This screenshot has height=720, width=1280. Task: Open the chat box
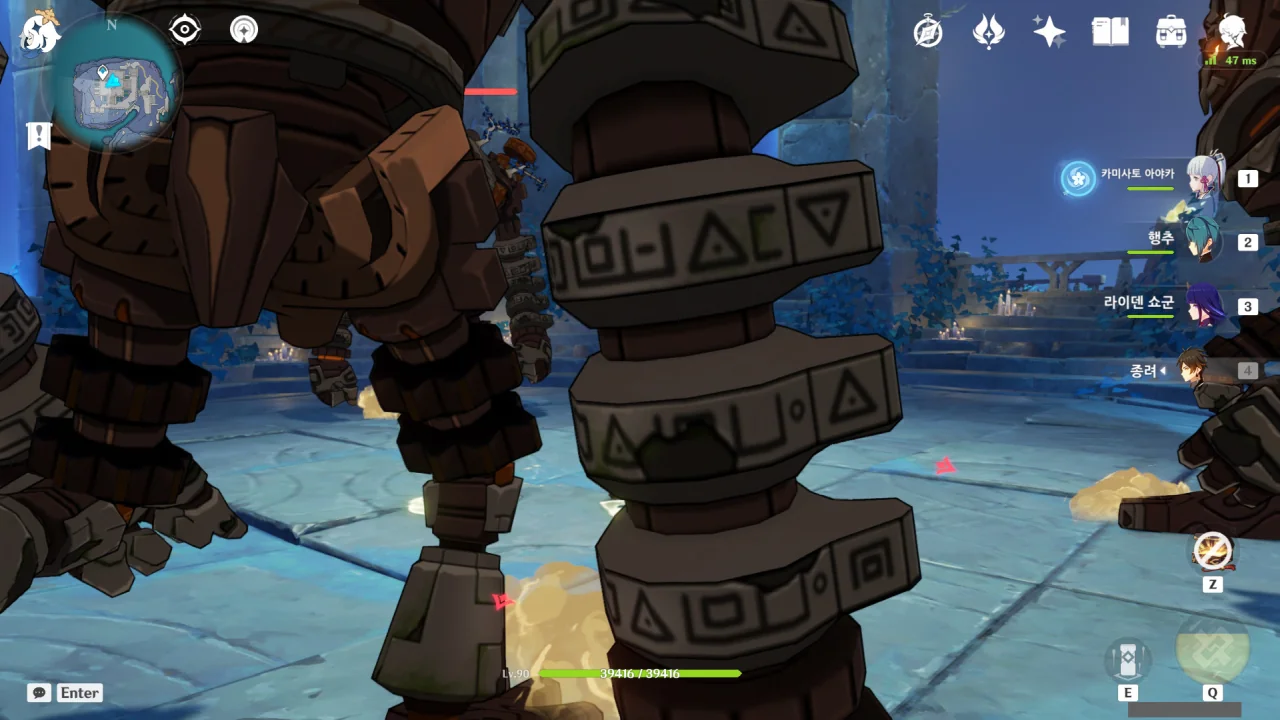(x=66, y=692)
